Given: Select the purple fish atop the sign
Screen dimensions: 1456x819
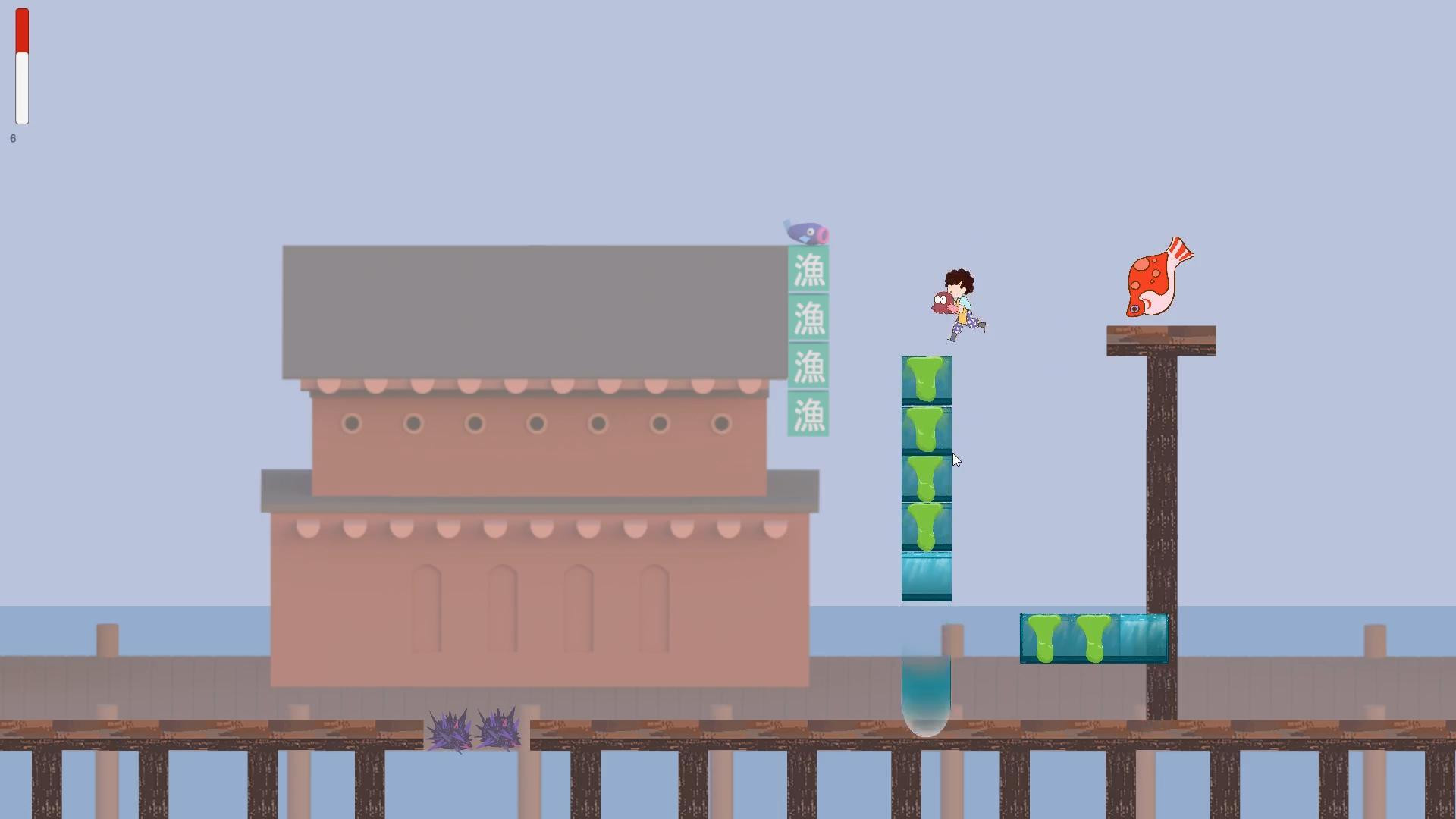Looking at the screenshot, I should [805, 231].
